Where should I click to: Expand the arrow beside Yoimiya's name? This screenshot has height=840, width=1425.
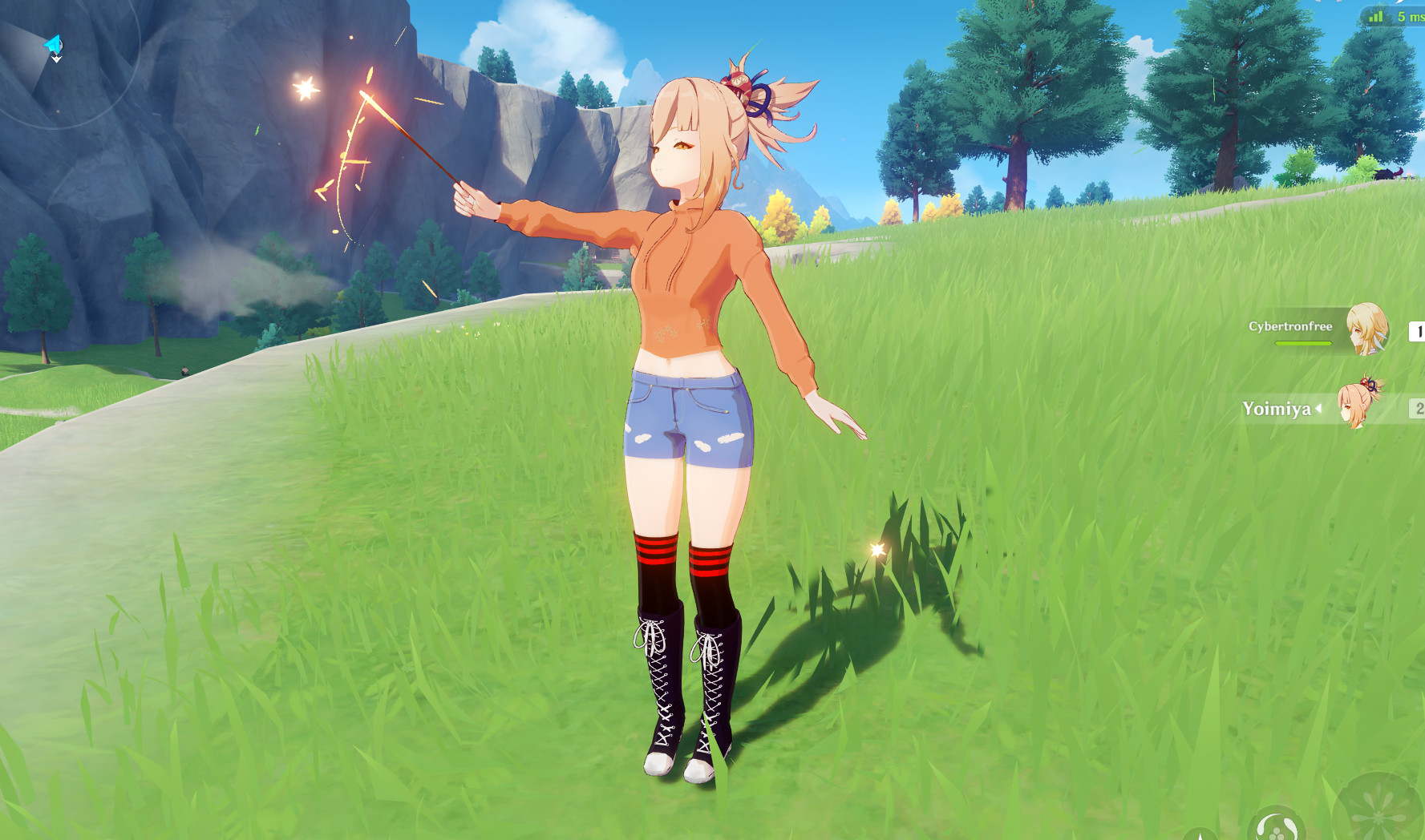[1318, 408]
